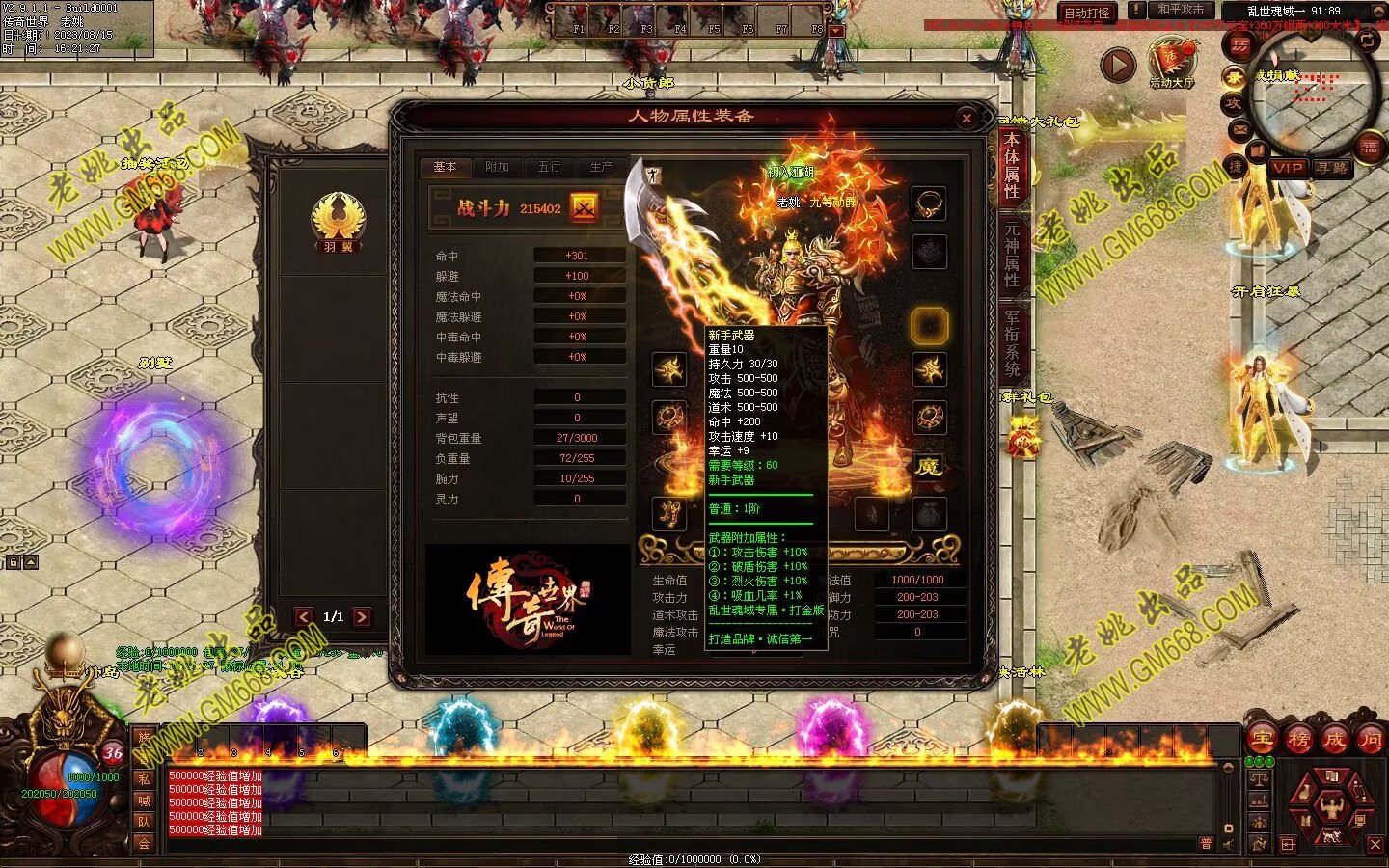Show the 榜 rankings
Screen dimensions: 1389x868
pyautogui.click(x=1297, y=740)
